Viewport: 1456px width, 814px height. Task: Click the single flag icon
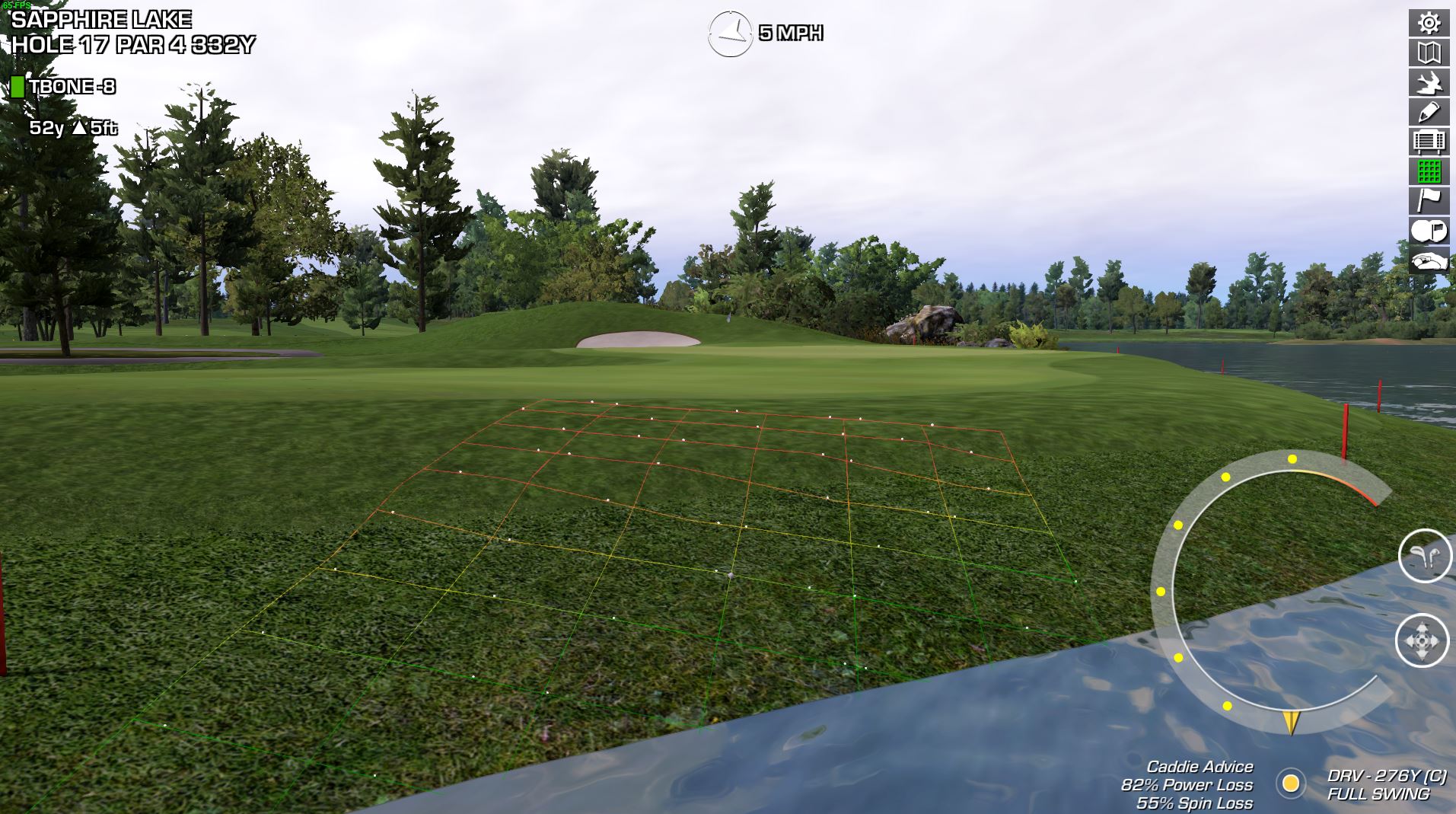[1429, 201]
